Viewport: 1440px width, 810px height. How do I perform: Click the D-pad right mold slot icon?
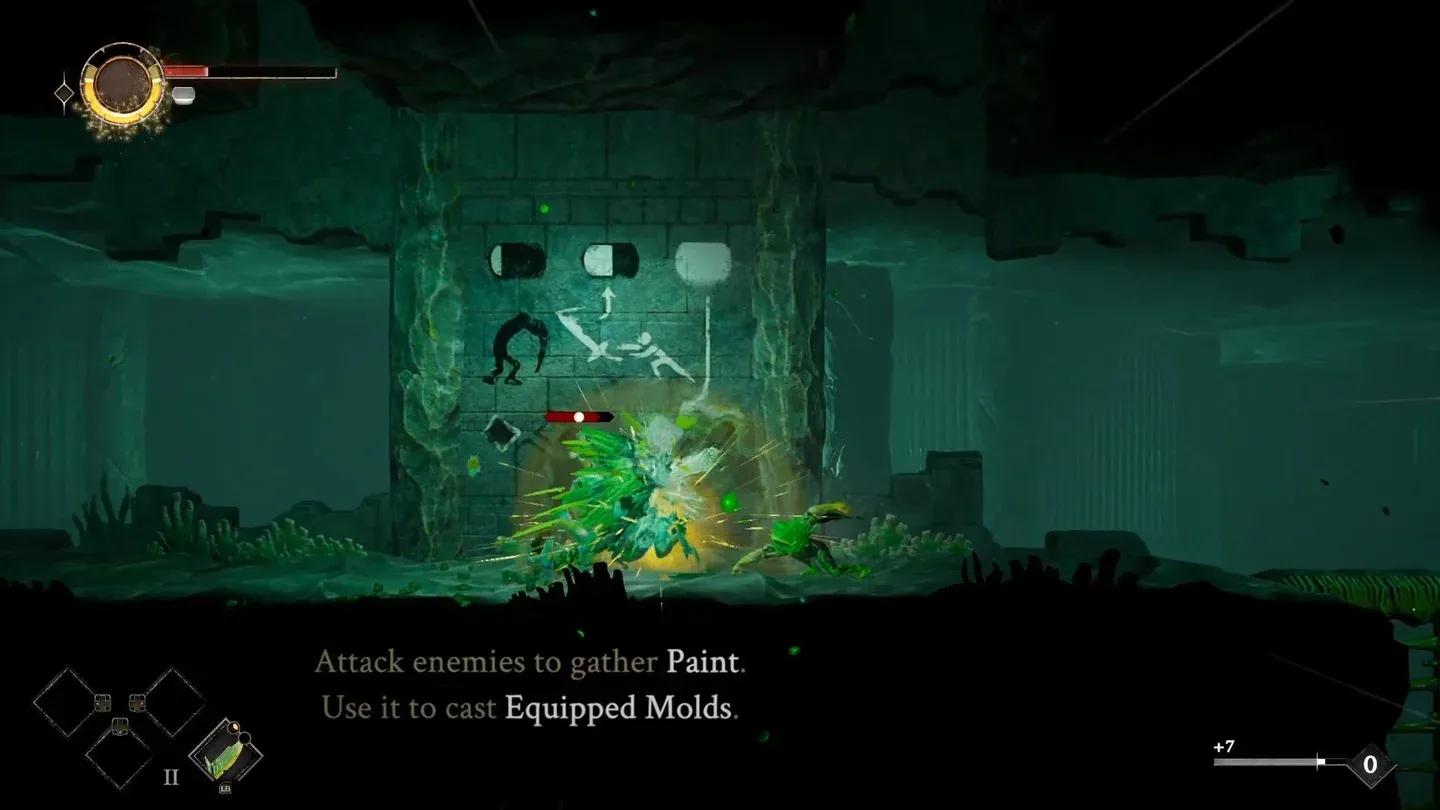click(137, 703)
